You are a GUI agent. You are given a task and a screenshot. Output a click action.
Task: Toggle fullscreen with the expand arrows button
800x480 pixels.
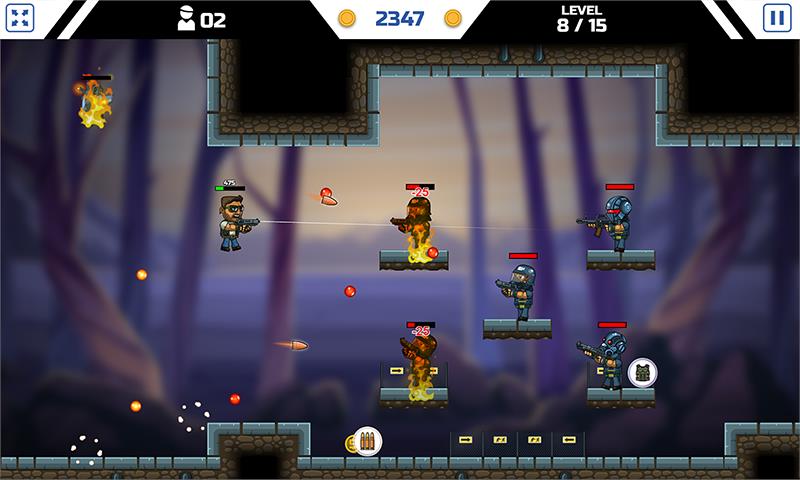click(x=23, y=18)
